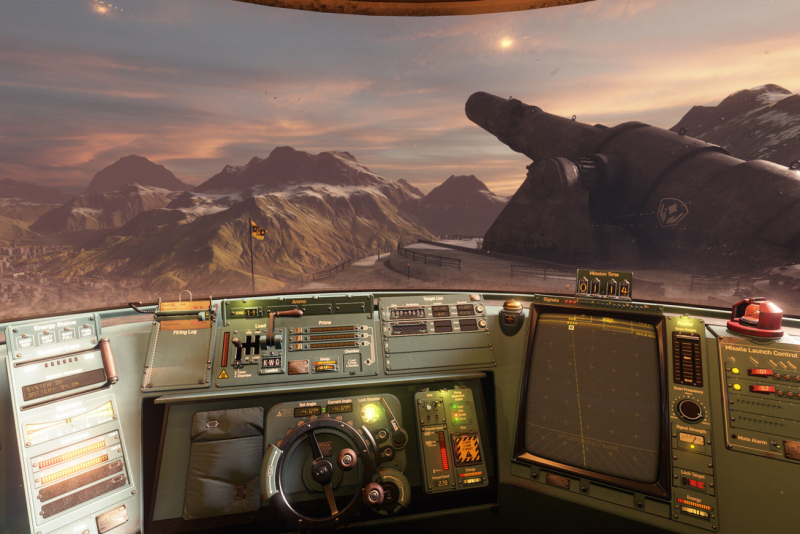Launch missile with the red S2 button
This screenshot has height=534, width=800.
click(761, 388)
